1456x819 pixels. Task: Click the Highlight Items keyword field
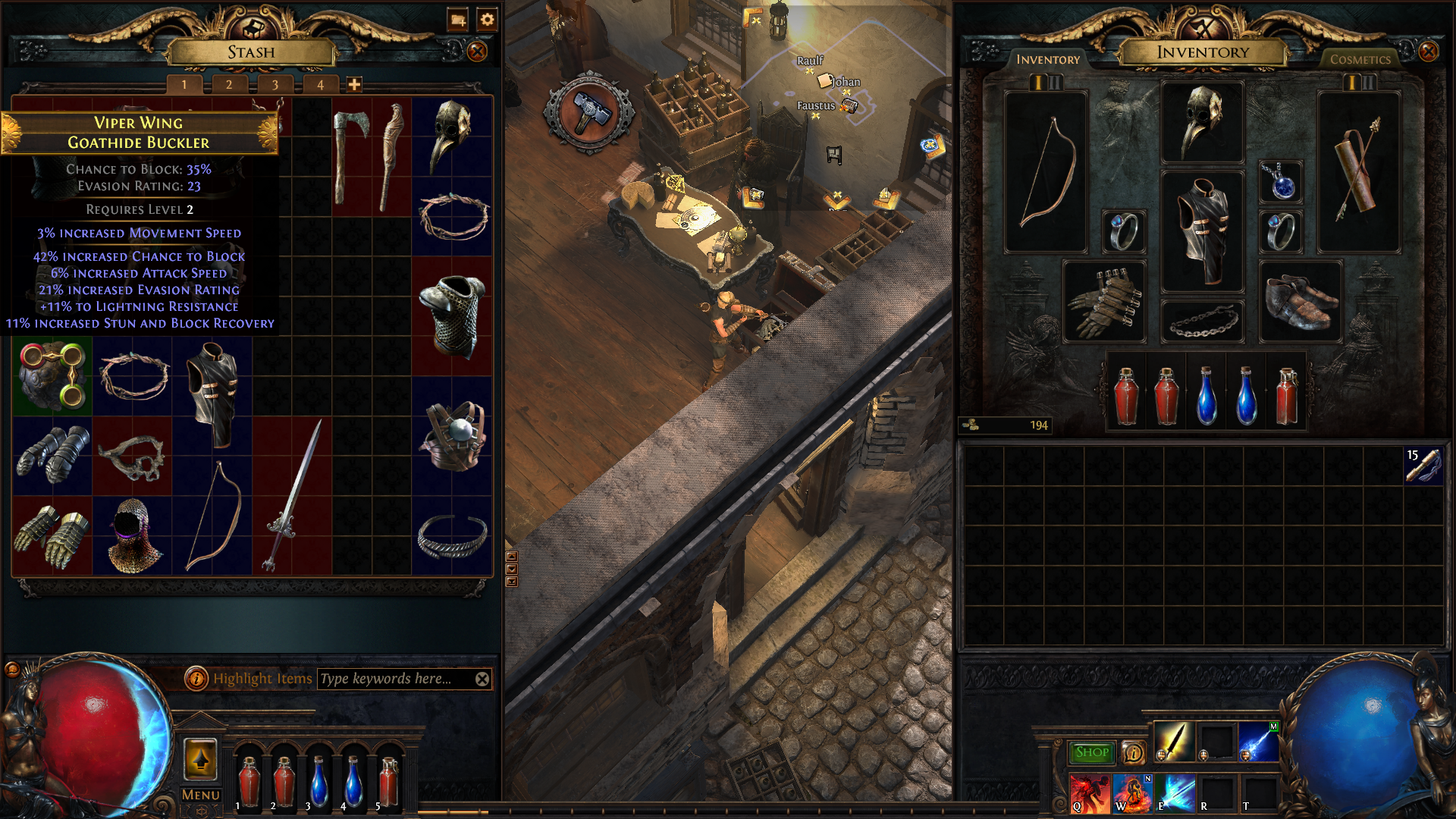click(394, 679)
